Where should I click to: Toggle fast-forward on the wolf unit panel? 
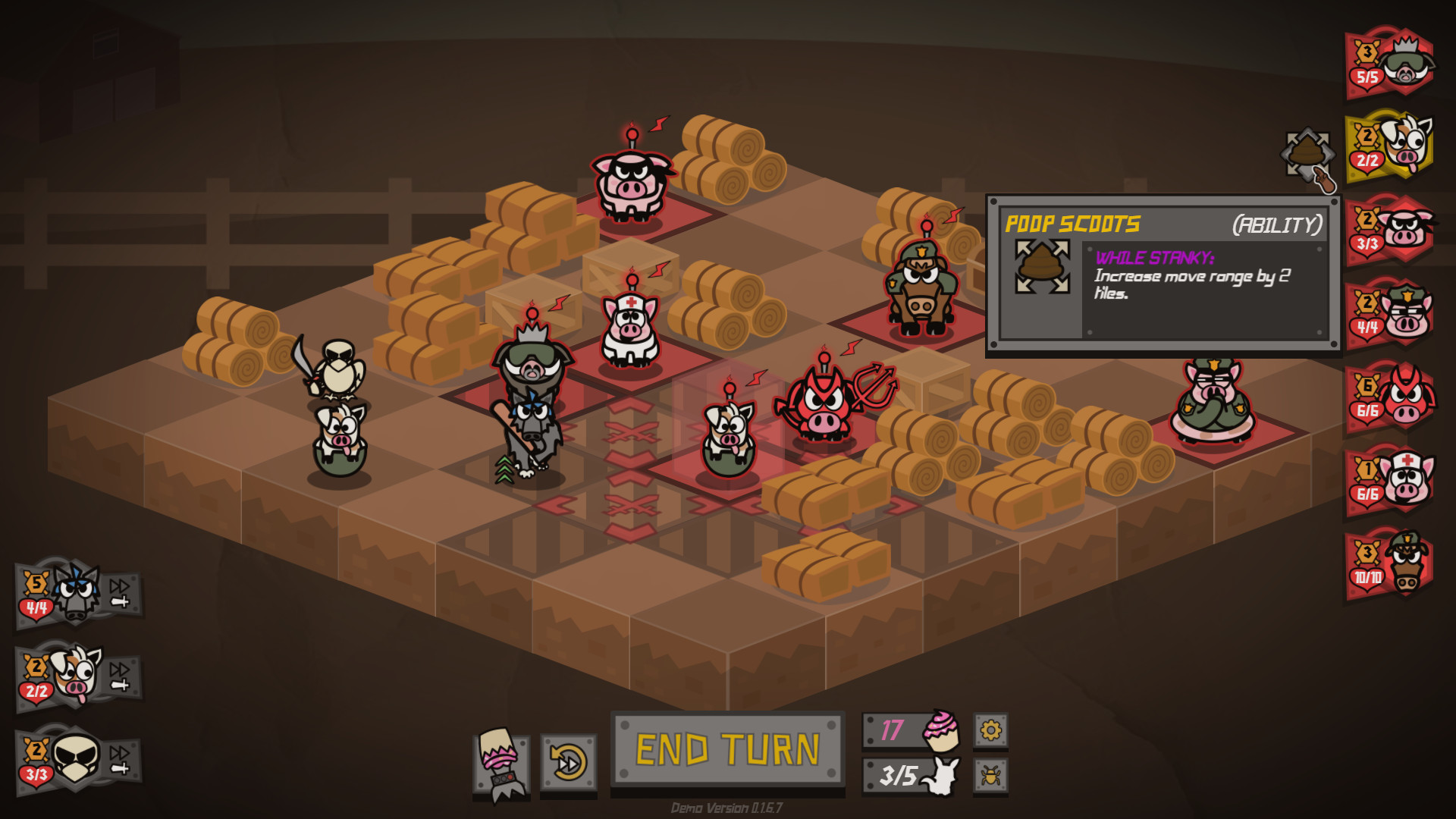pyautogui.click(x=121, y=588)
